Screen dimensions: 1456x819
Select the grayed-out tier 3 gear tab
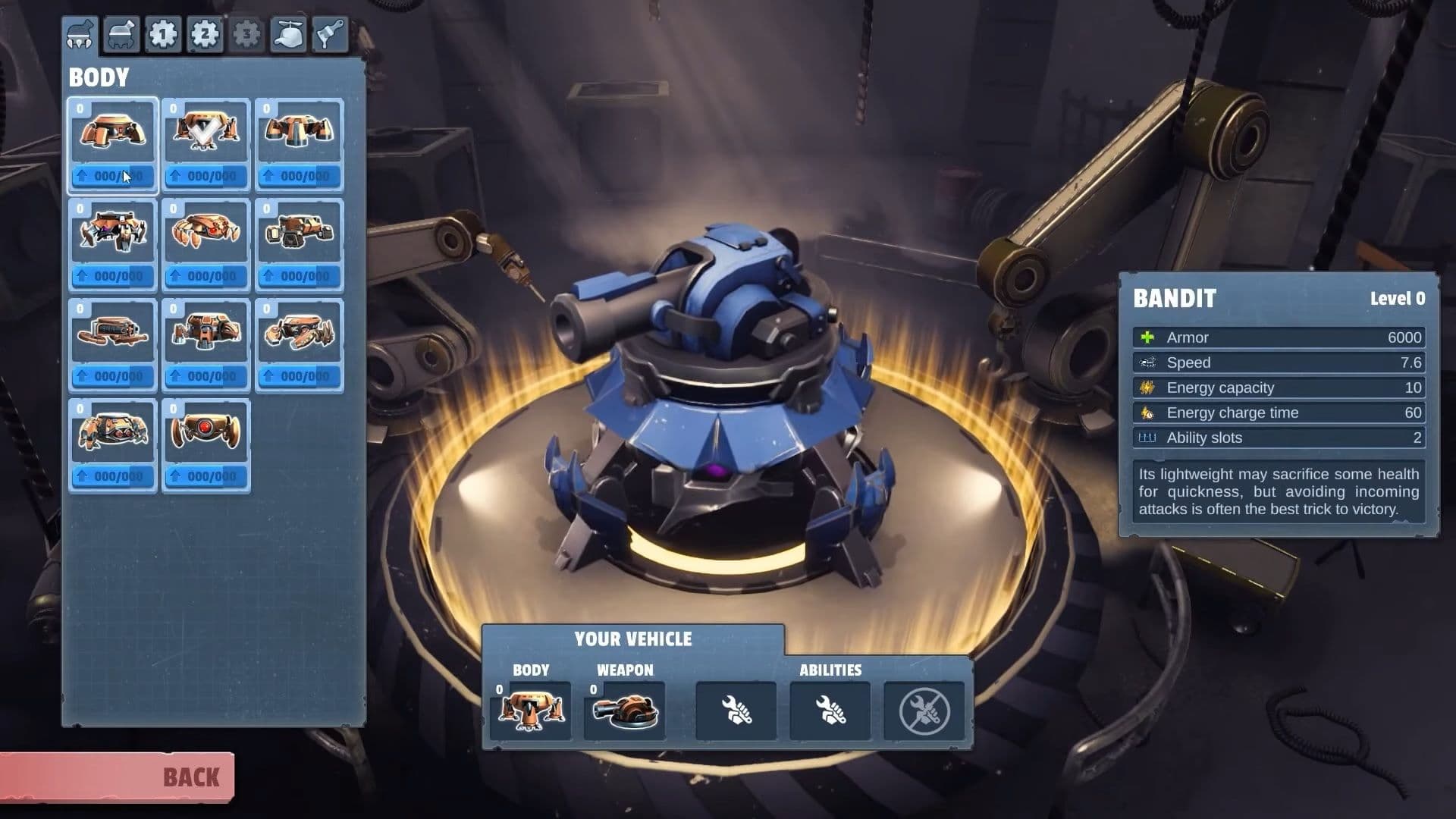(246, 34)
